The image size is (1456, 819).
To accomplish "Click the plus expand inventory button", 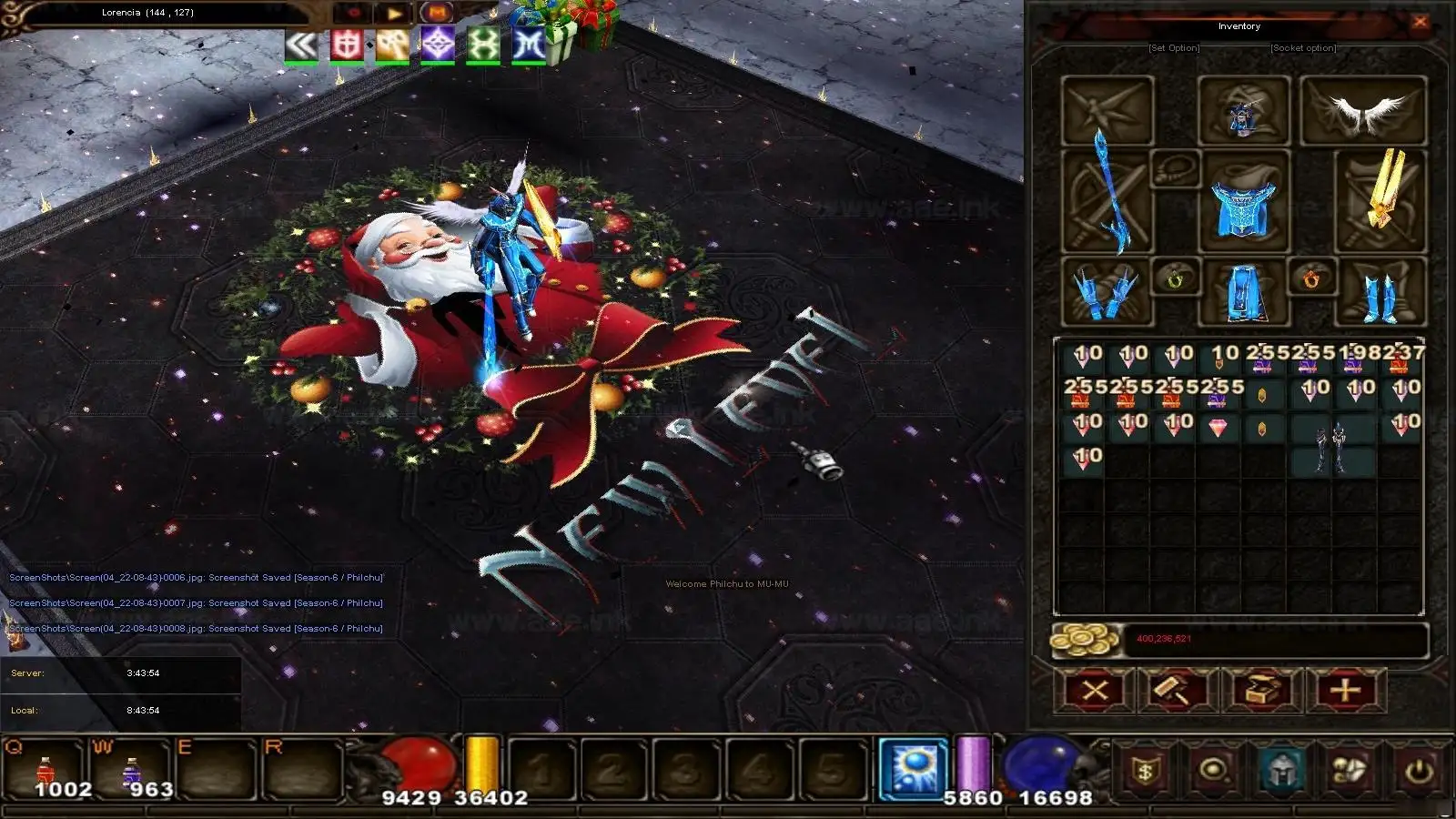I will [1346, 691].
